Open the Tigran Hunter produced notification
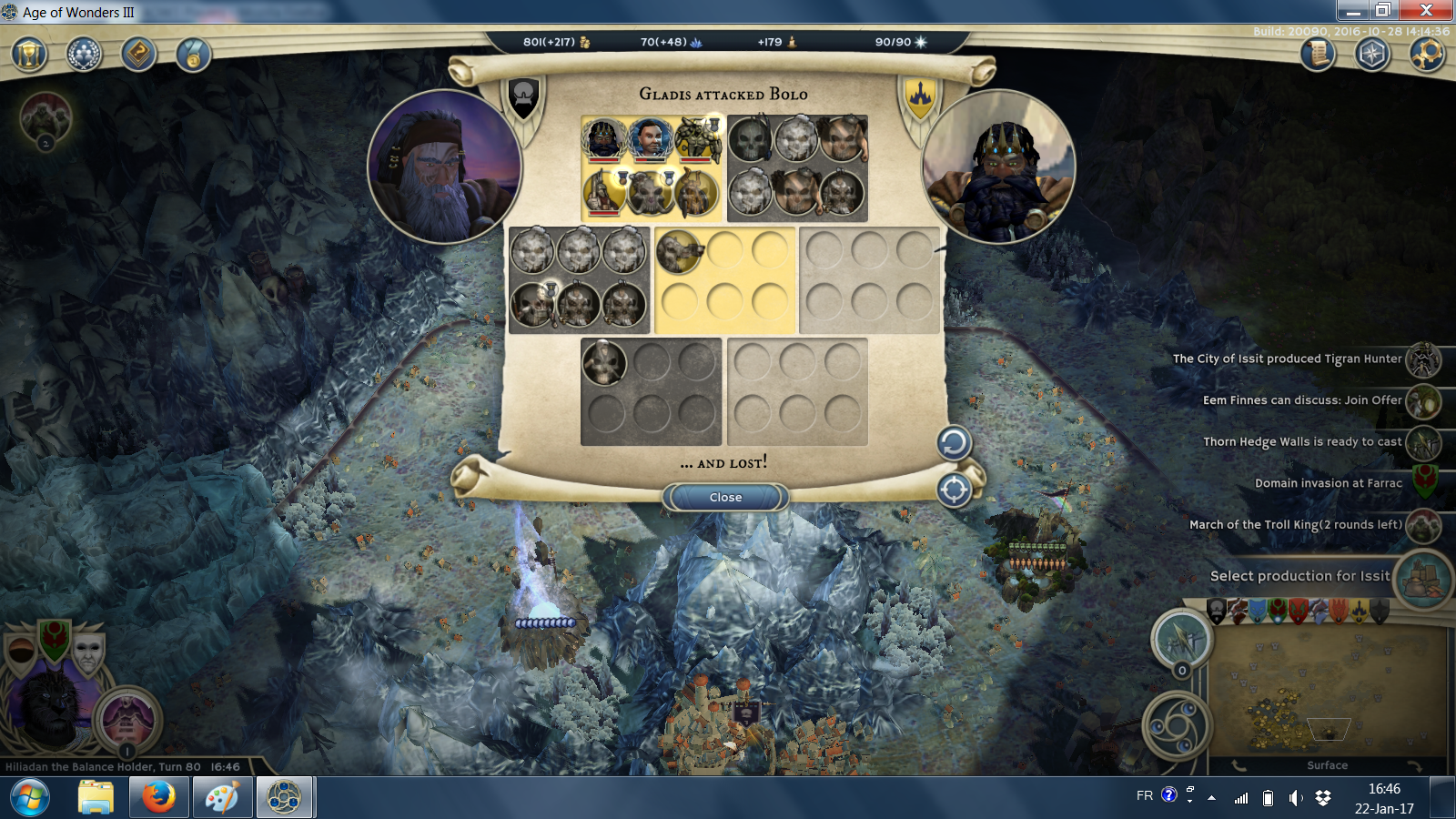Screen dimensions: 1456x819 [1287, 359]
